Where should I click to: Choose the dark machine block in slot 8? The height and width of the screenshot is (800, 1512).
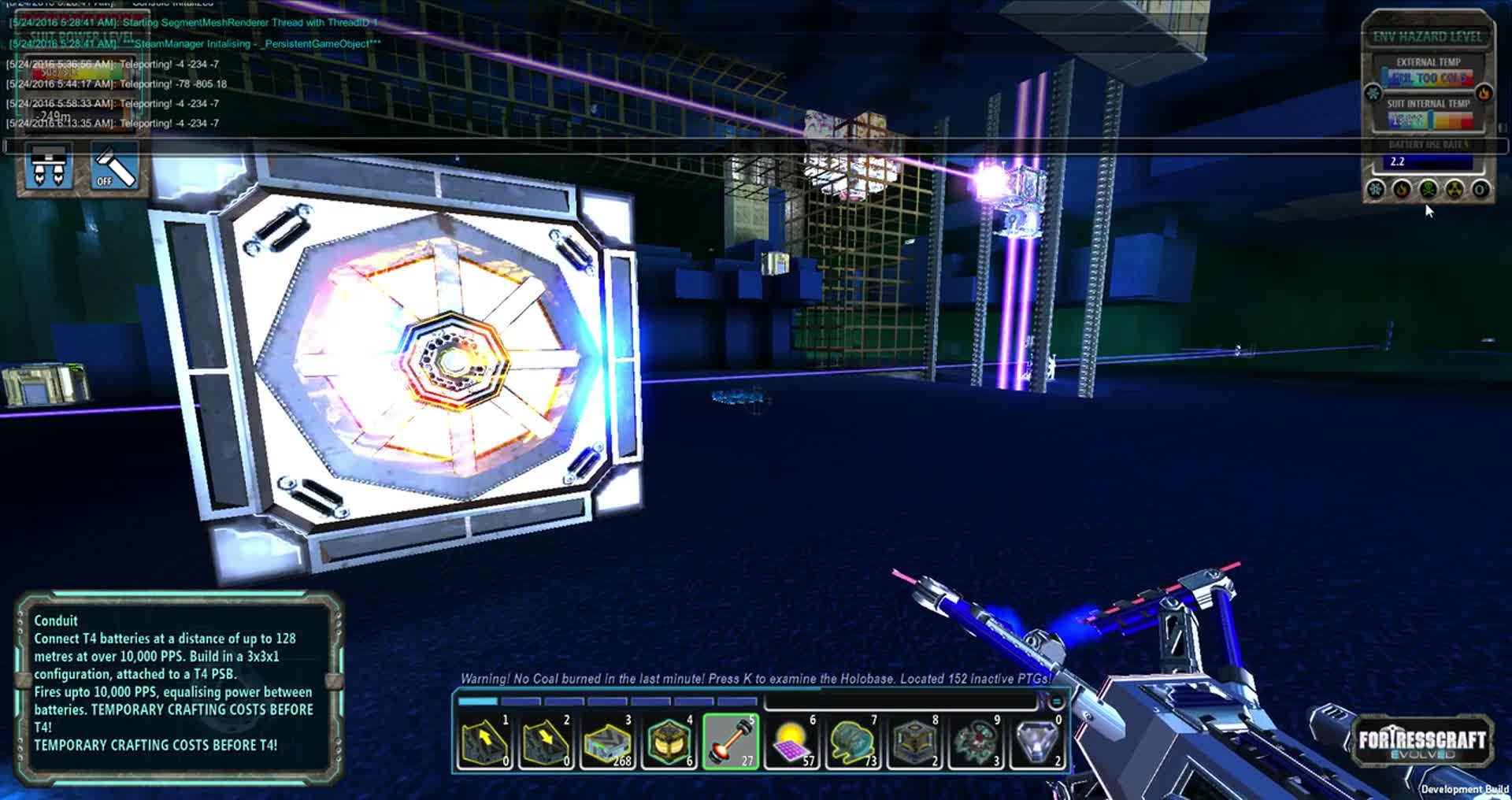coord(914,742)
